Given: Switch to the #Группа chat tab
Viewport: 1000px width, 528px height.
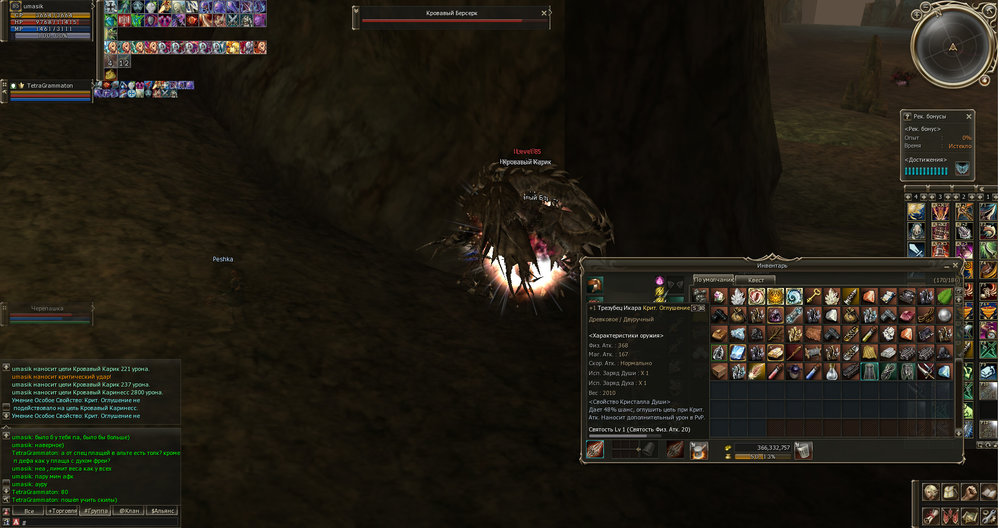Looking at the screenshot, I should click(x=95, y=510).
